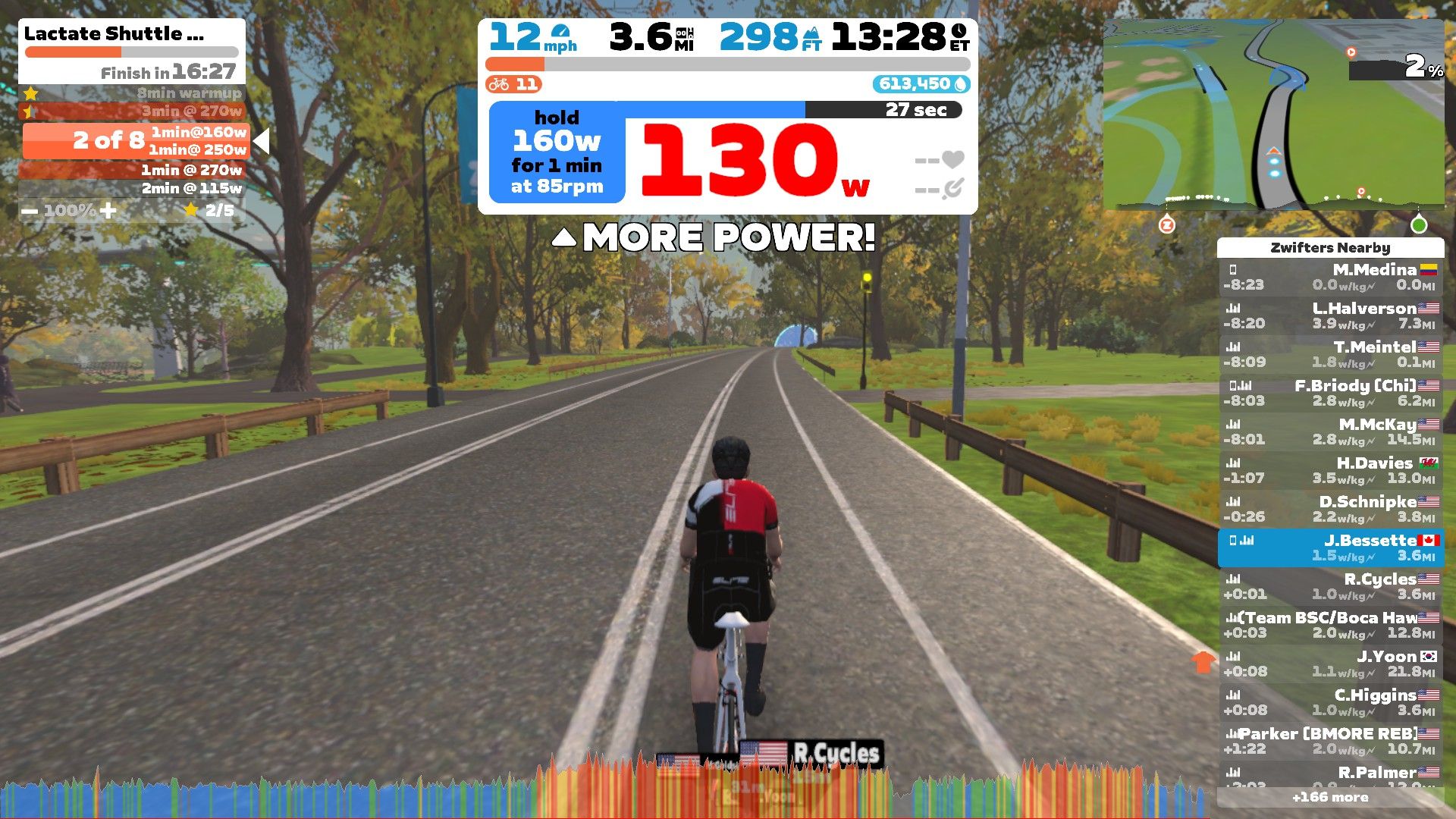Expand the +166 more Zwifters list
This screenshot has height=819, width=1456.
pyautogui.click(x=1332, y=797)
